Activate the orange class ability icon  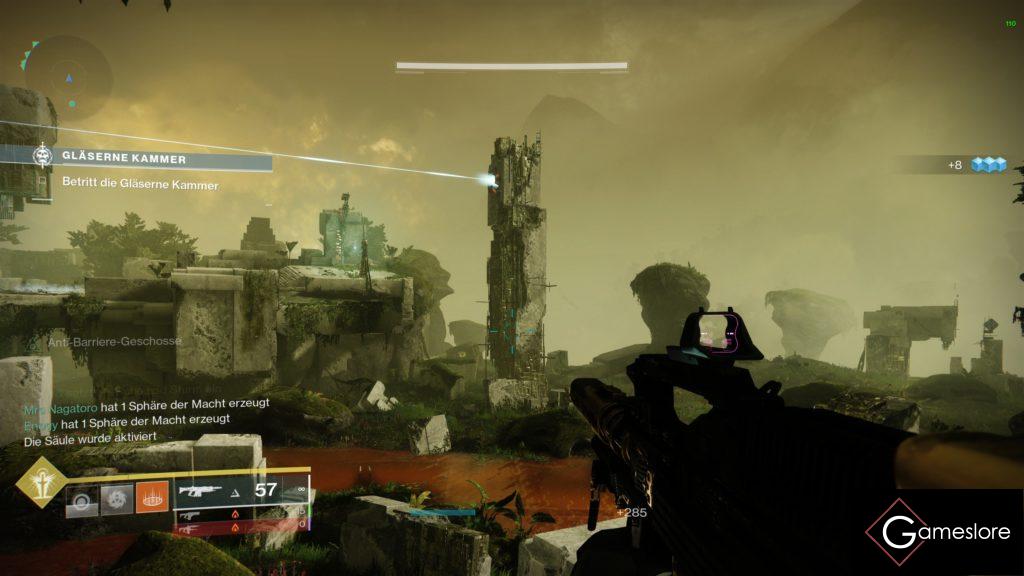tap(152, 497)
